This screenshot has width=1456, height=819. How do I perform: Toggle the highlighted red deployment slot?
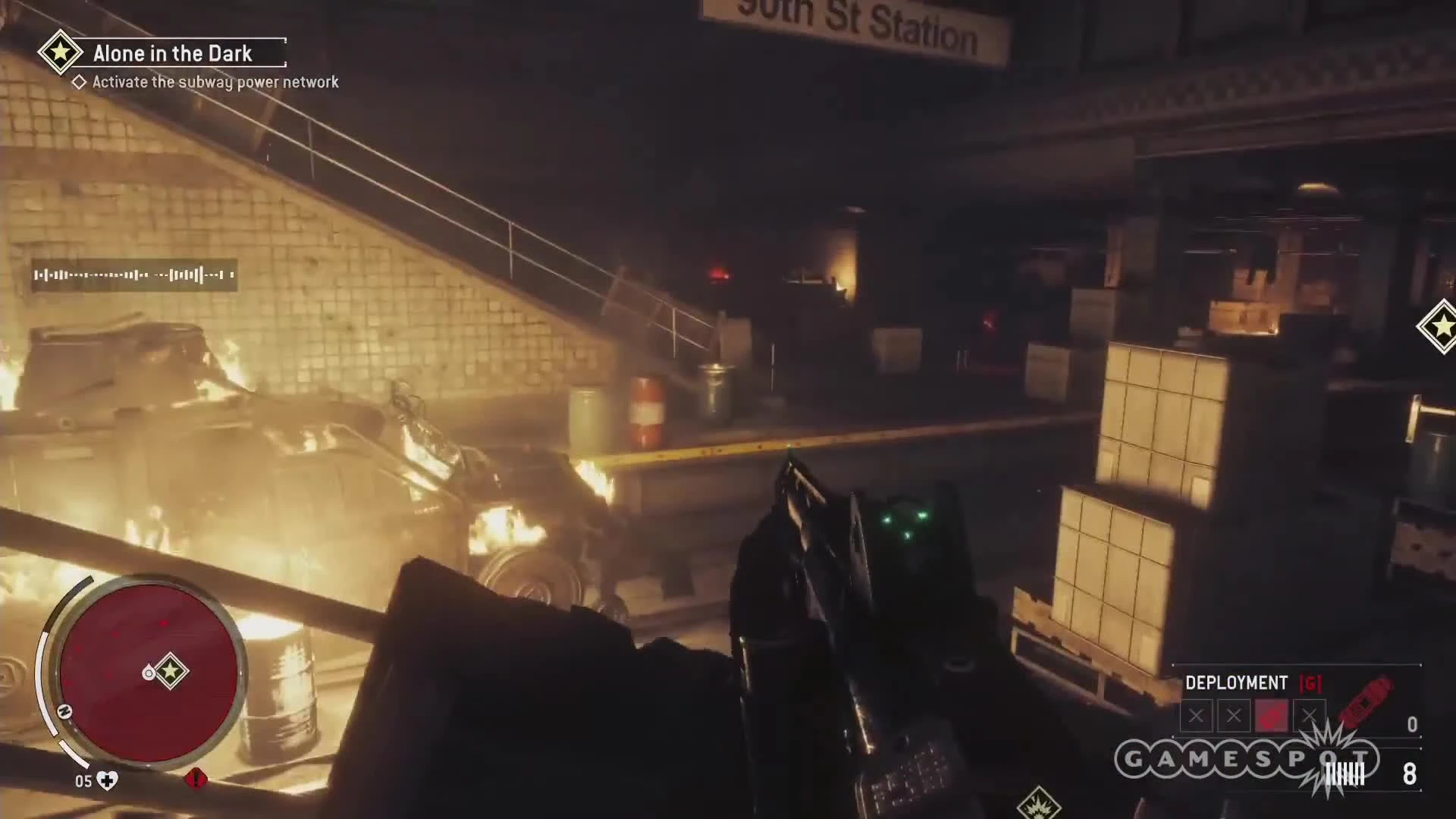point(1273,714)
